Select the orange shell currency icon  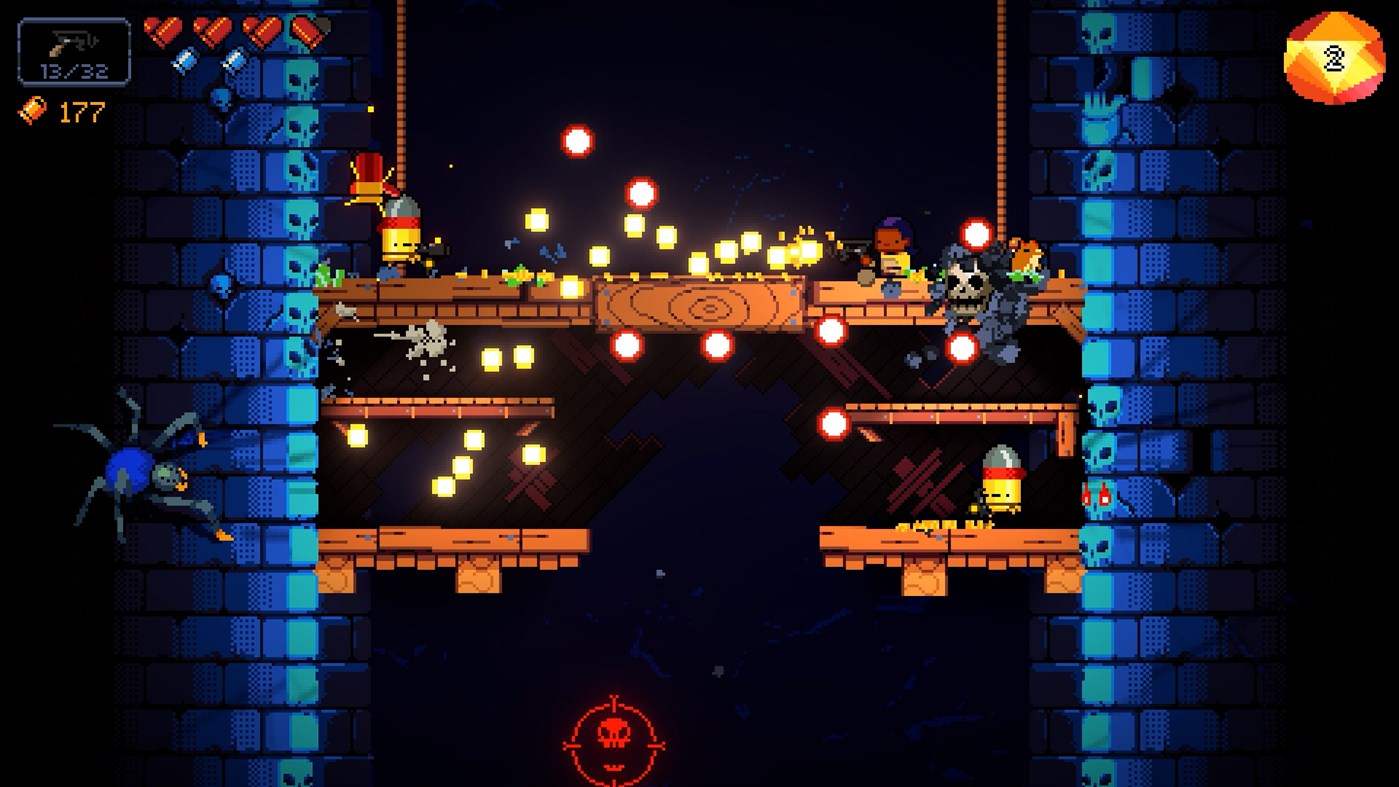(x=30, y=112)
